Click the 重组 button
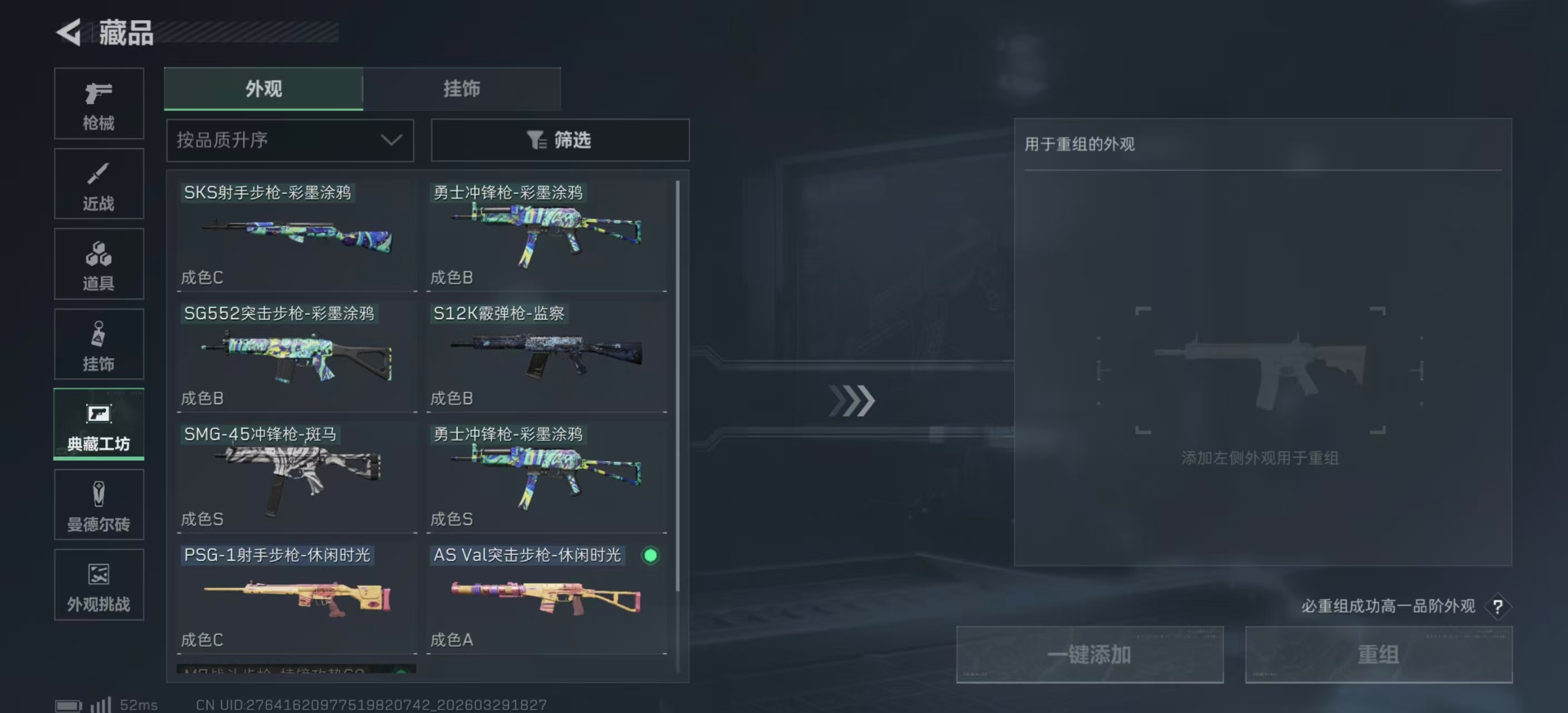 1379,654
